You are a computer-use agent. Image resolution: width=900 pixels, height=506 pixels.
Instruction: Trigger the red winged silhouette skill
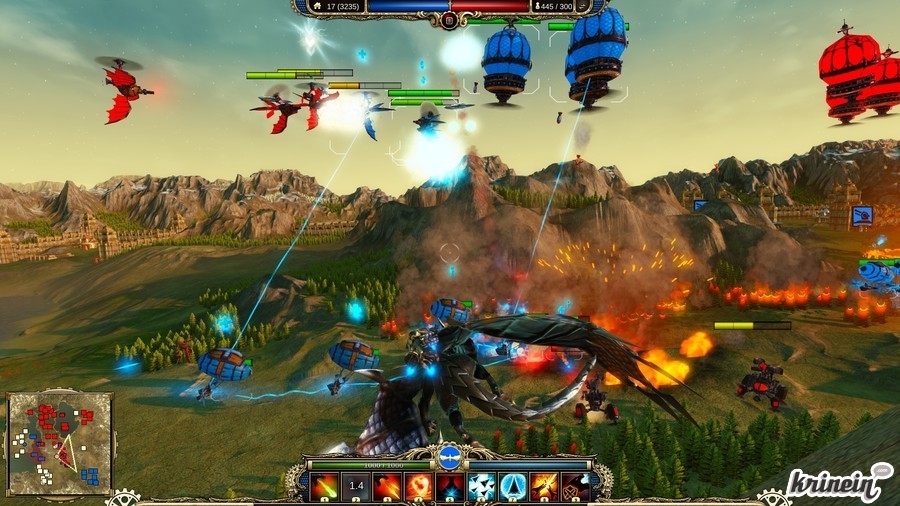coord(450,487)
